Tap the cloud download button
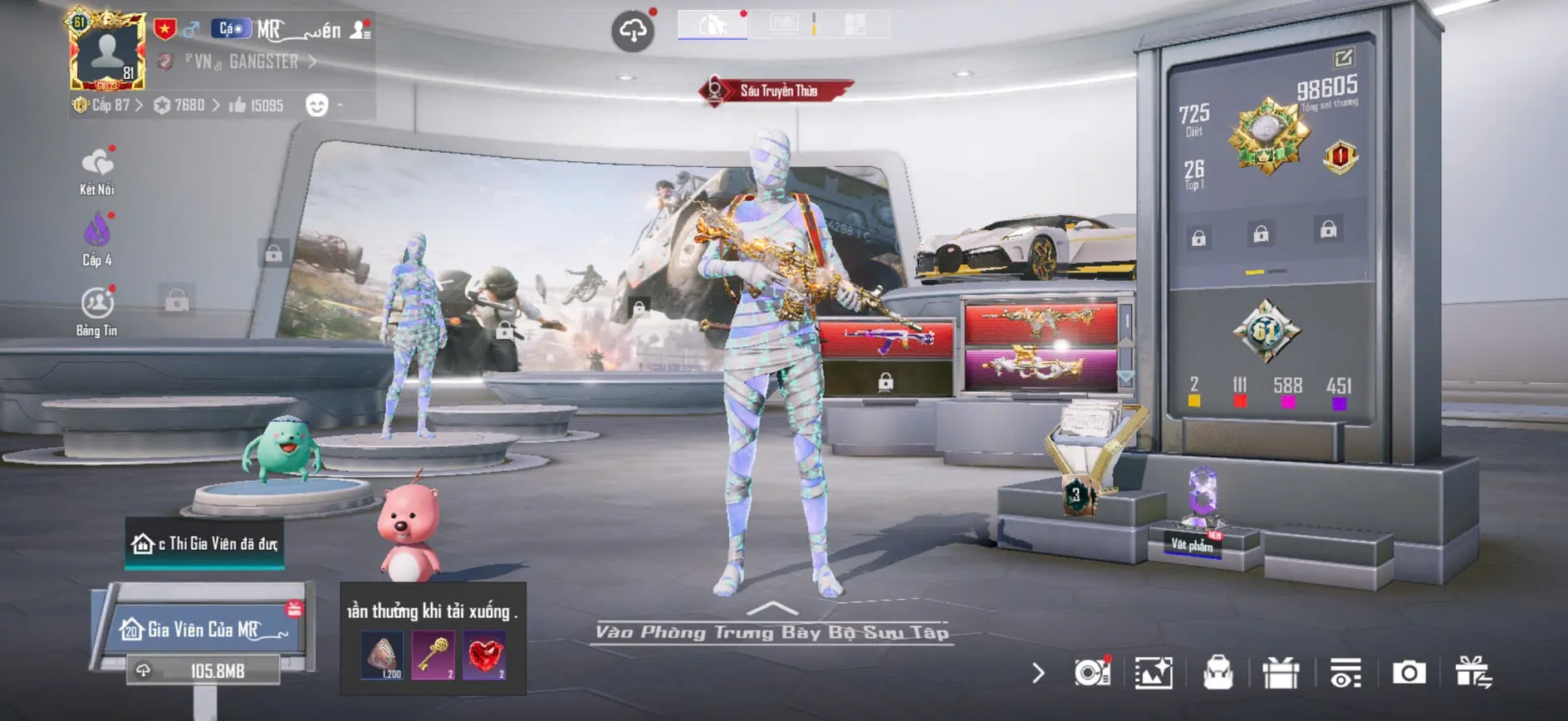Screen dimensions: 1568x721 tap(633, 32)
